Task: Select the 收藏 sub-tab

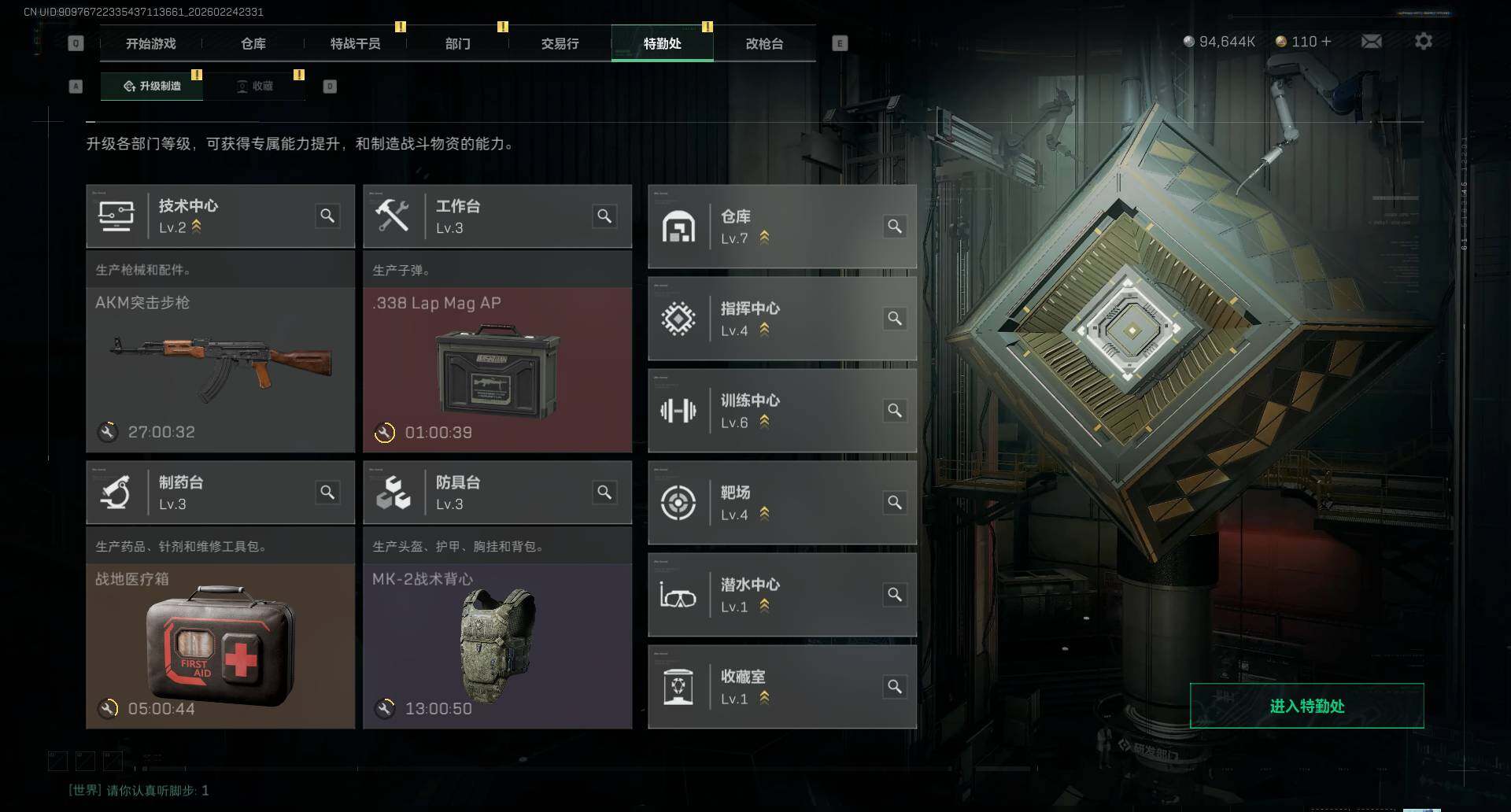Action: tap(255, 86)
